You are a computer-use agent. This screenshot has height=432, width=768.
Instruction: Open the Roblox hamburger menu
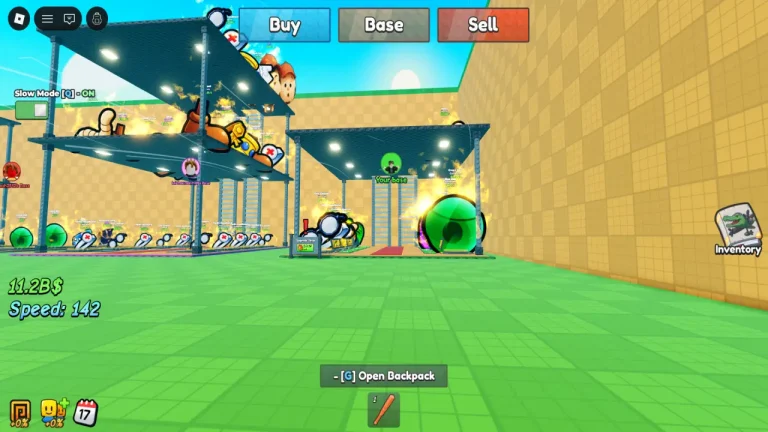[47, 18]
